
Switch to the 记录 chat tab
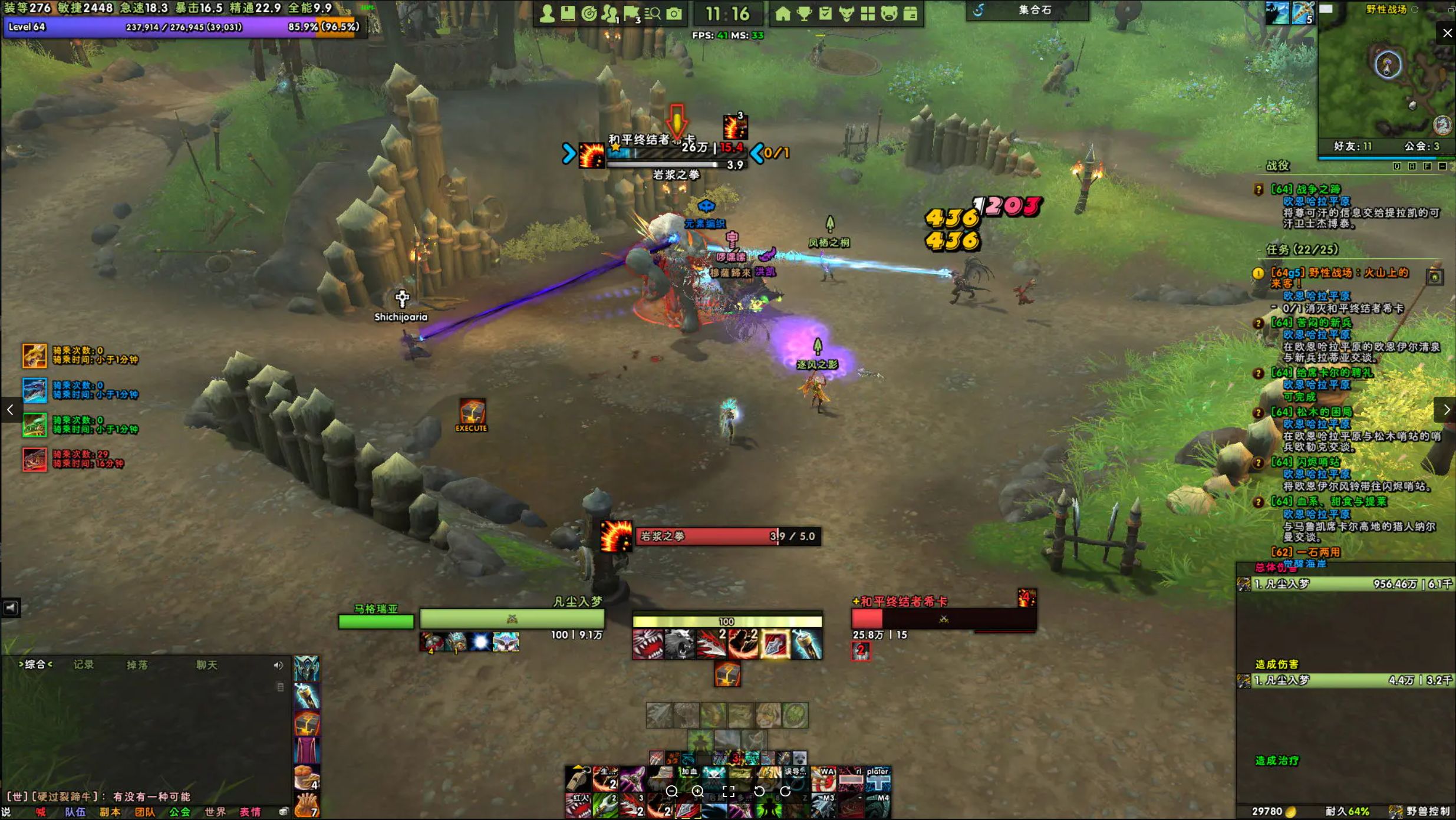[x=84, y=664]
